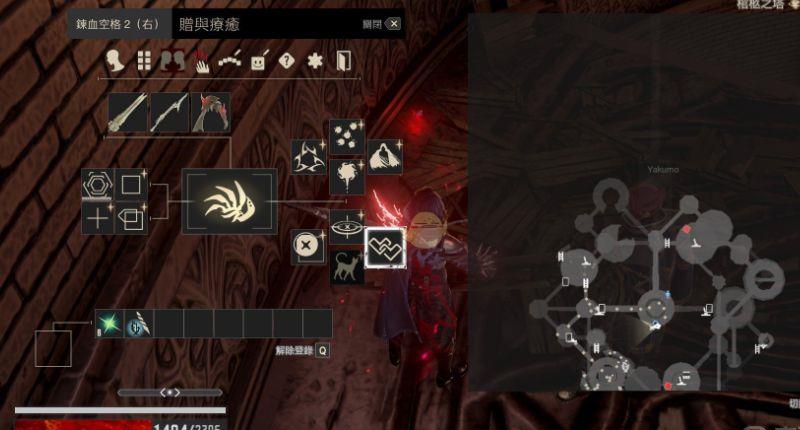Choose the bayonet rifle weapon slot

(169, 112)
